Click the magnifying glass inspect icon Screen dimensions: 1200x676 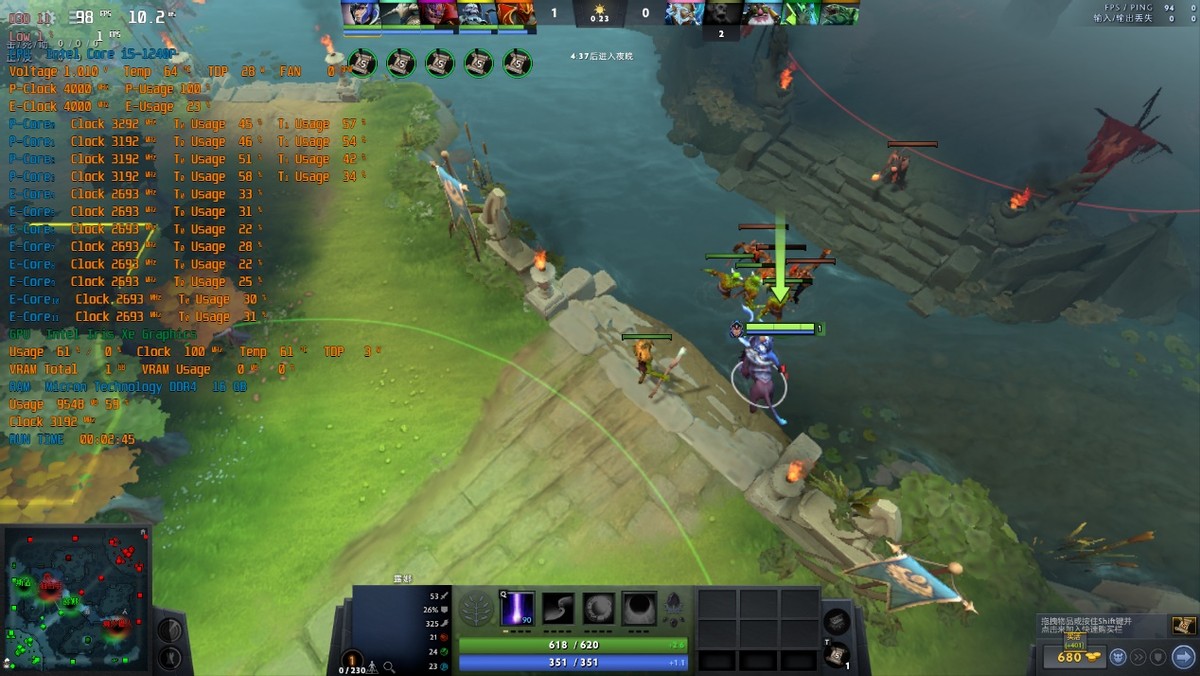click(x=389, y=666)
